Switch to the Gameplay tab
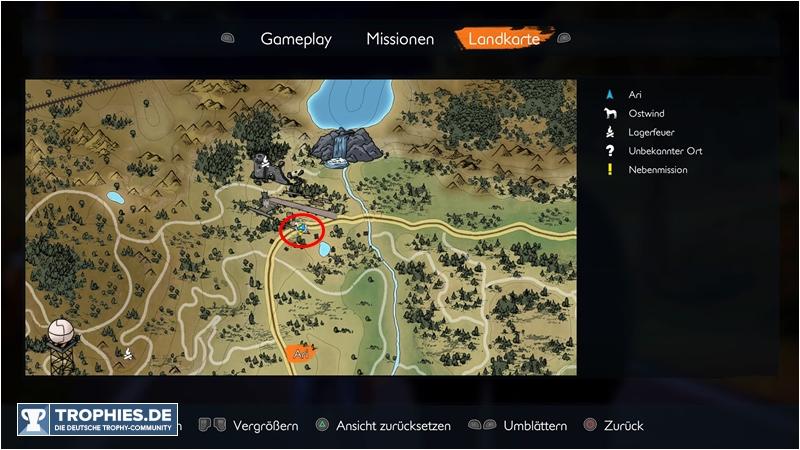This screenshot has width=800, height=450. click(296, 39)
